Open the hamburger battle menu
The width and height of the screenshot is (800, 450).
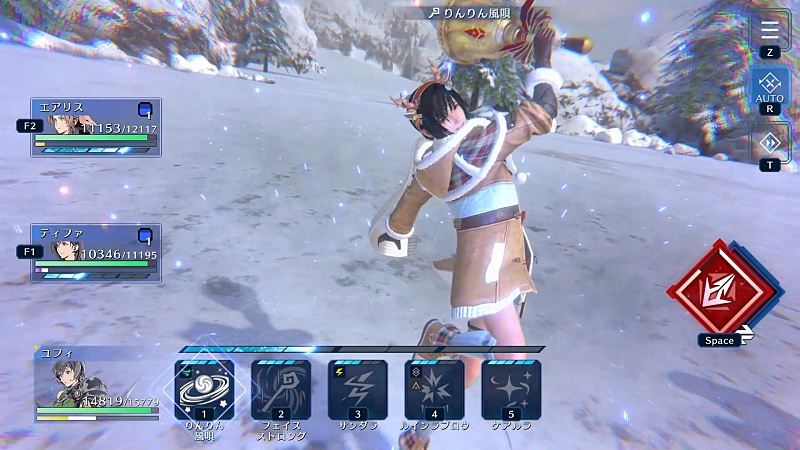point(770,30)
